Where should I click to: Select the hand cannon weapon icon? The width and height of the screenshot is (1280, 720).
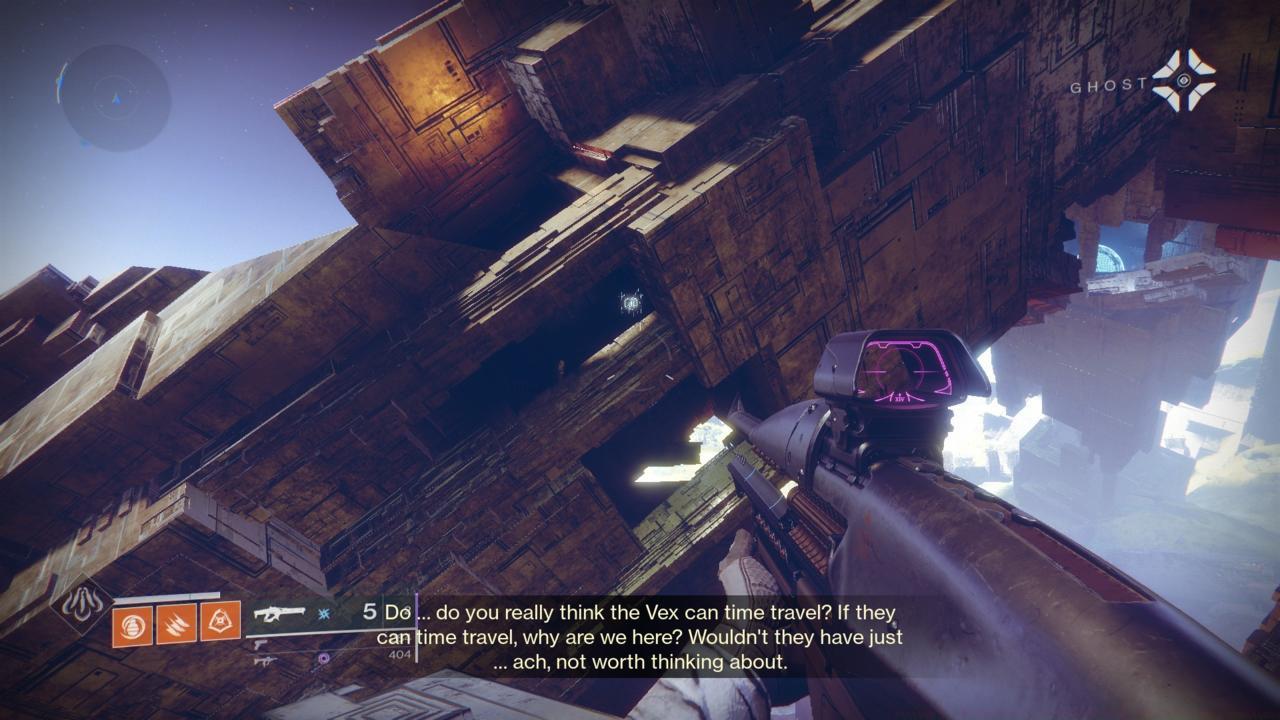261,644
